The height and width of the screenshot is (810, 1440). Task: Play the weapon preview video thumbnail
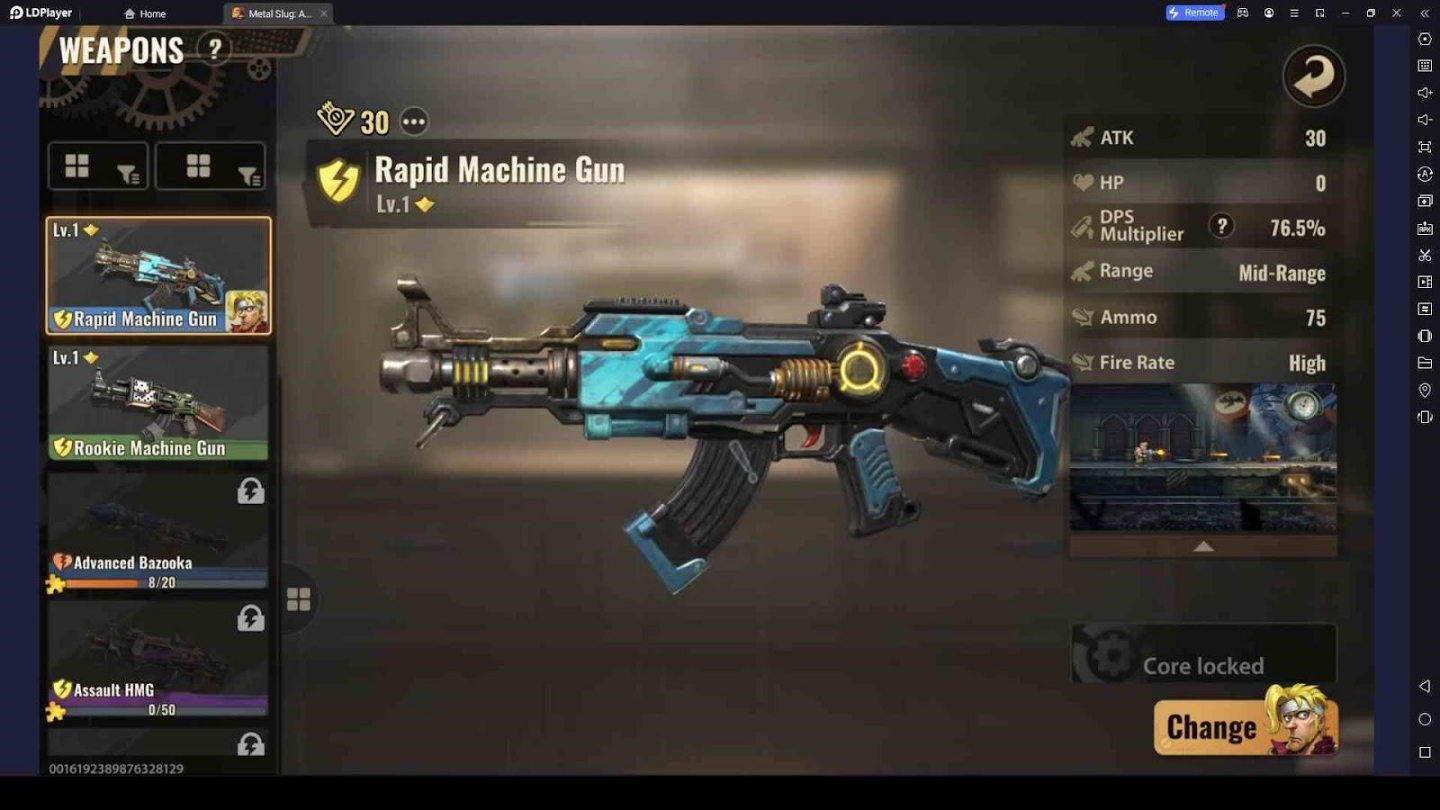point(1203,458)
